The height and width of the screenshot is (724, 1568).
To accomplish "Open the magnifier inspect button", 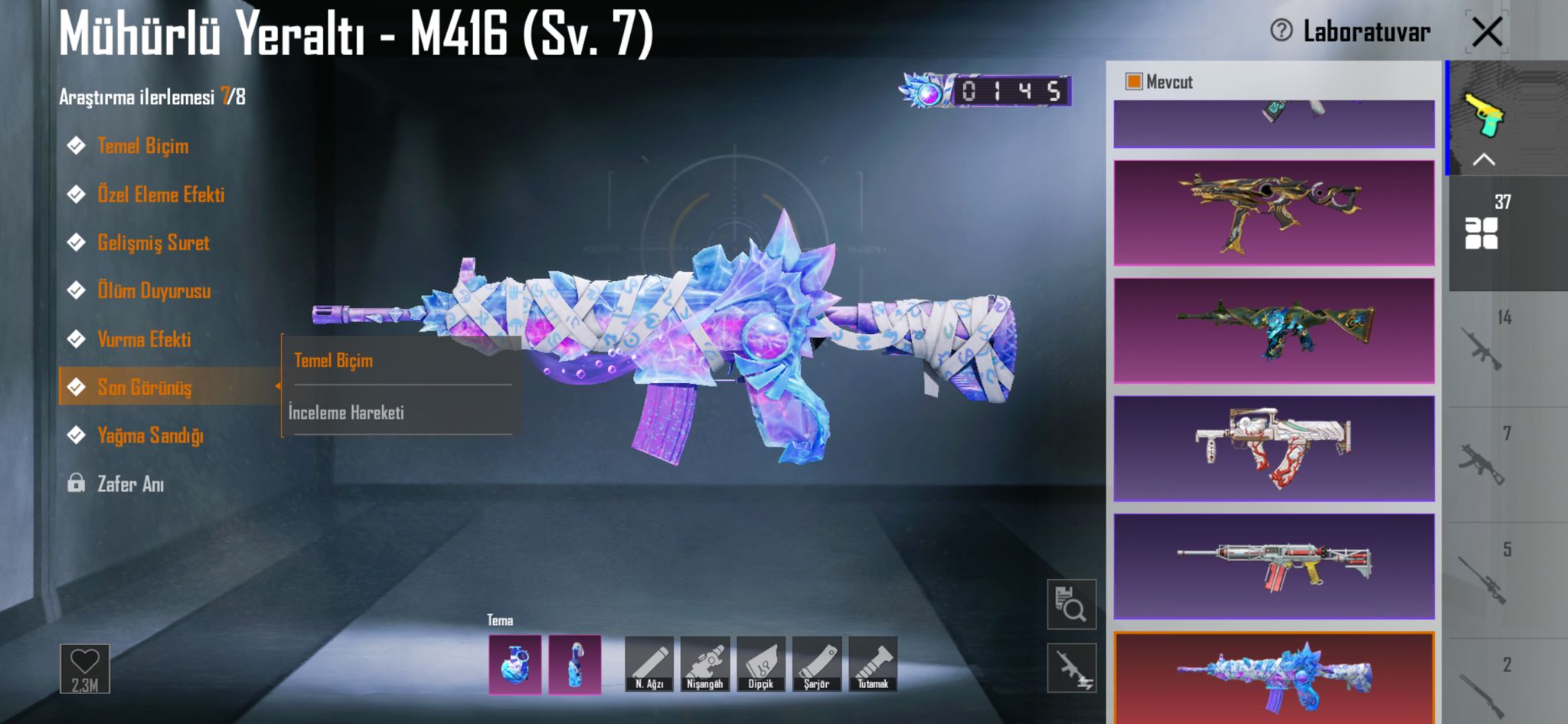I will point(1071,604).
